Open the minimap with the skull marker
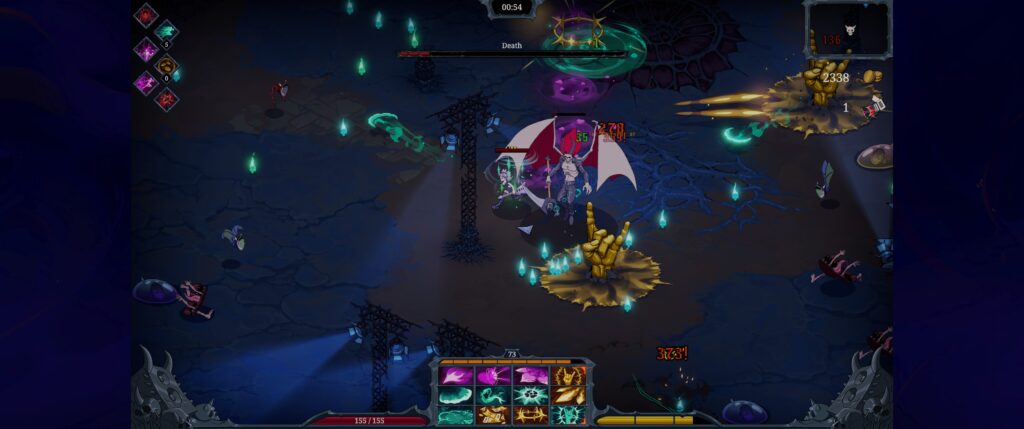 [848, 30]
